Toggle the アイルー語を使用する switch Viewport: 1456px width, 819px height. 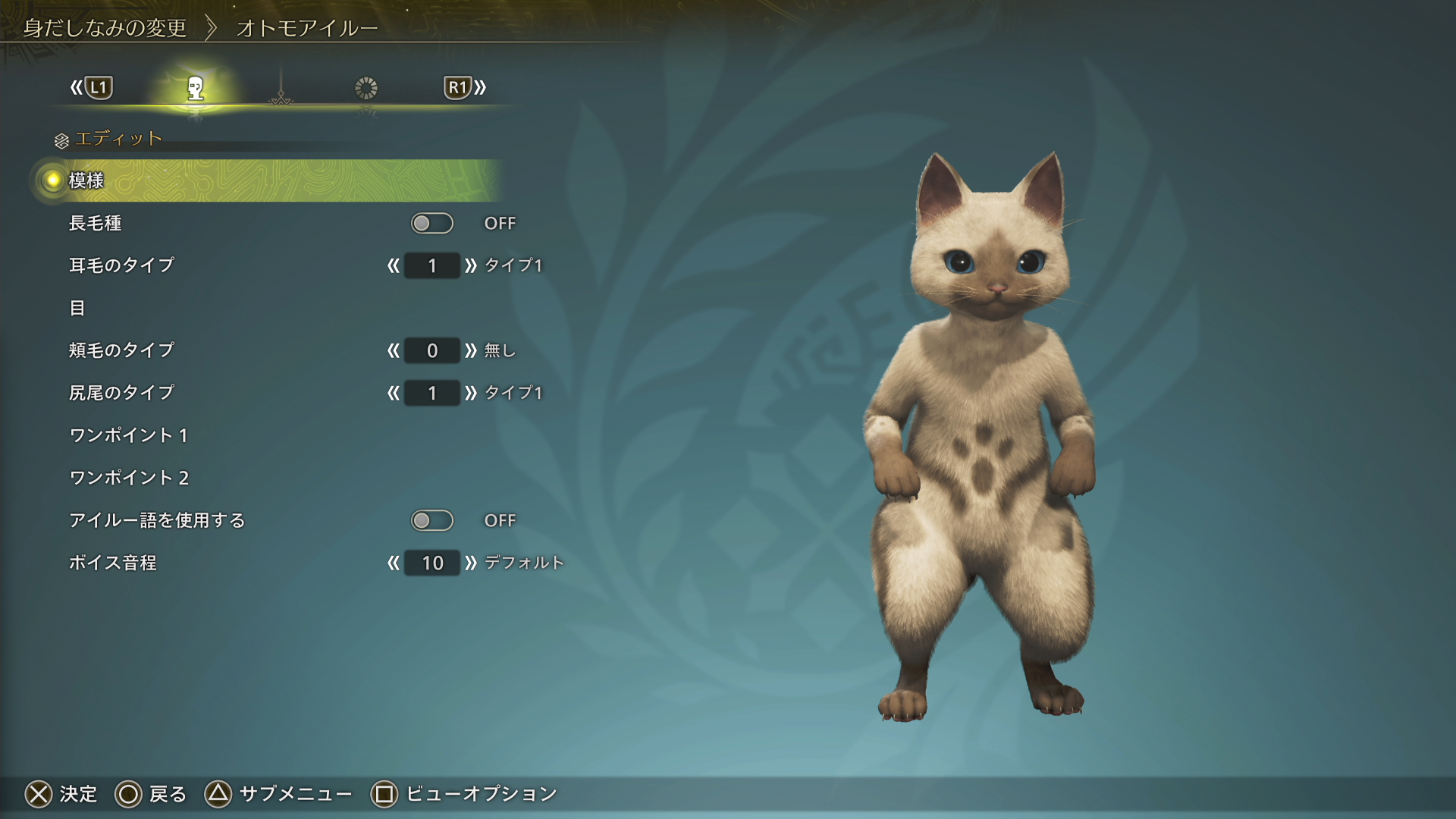point(431,520)
